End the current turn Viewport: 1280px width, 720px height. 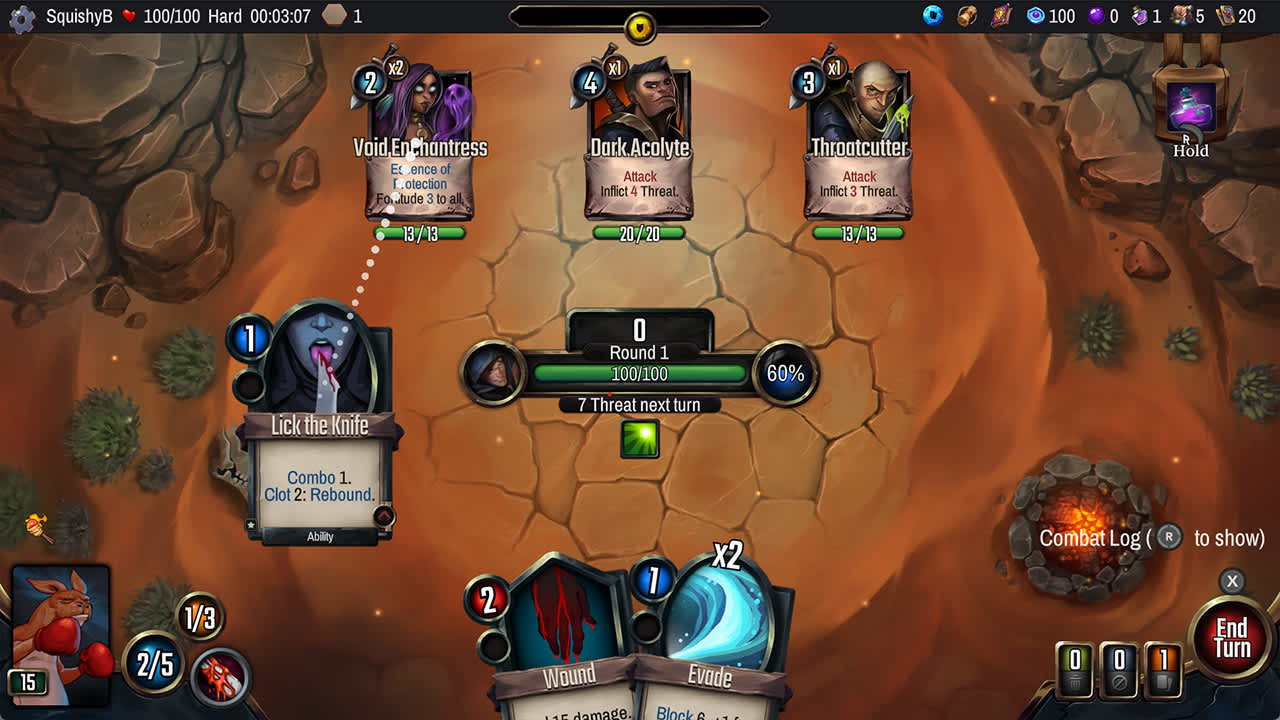(1231, 638)
